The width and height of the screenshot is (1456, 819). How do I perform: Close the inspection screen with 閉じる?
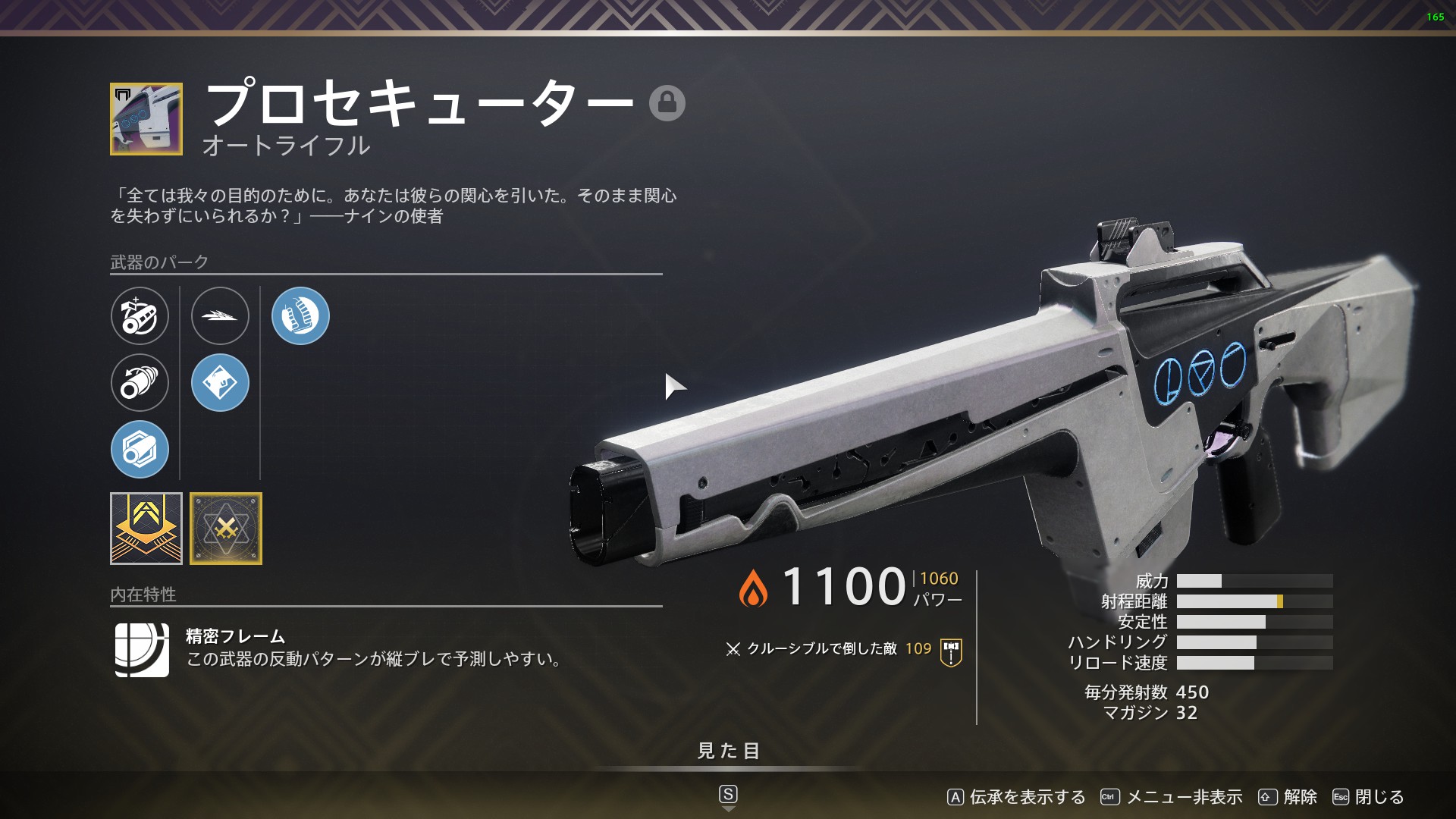tap(1368, 797)
